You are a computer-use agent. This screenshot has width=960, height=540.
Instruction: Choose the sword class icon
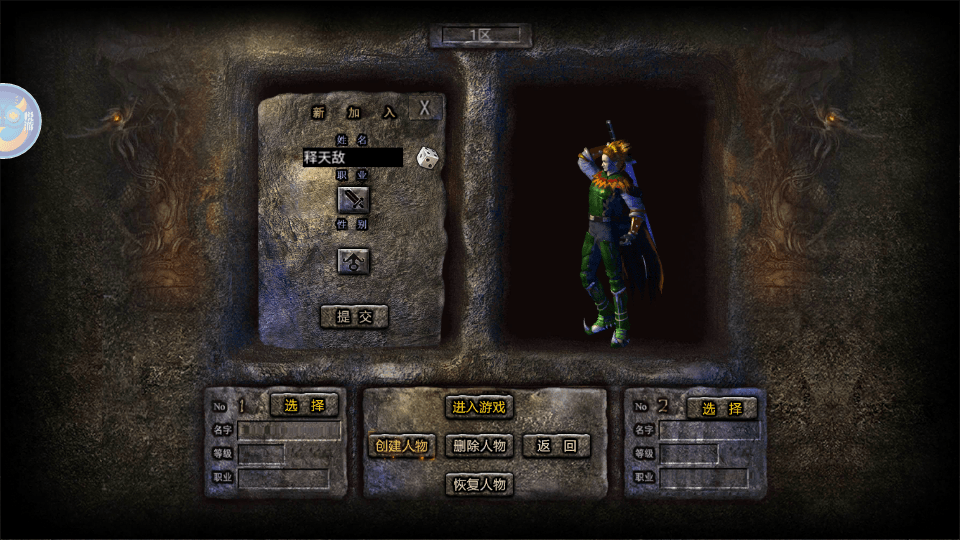(352, 199)
